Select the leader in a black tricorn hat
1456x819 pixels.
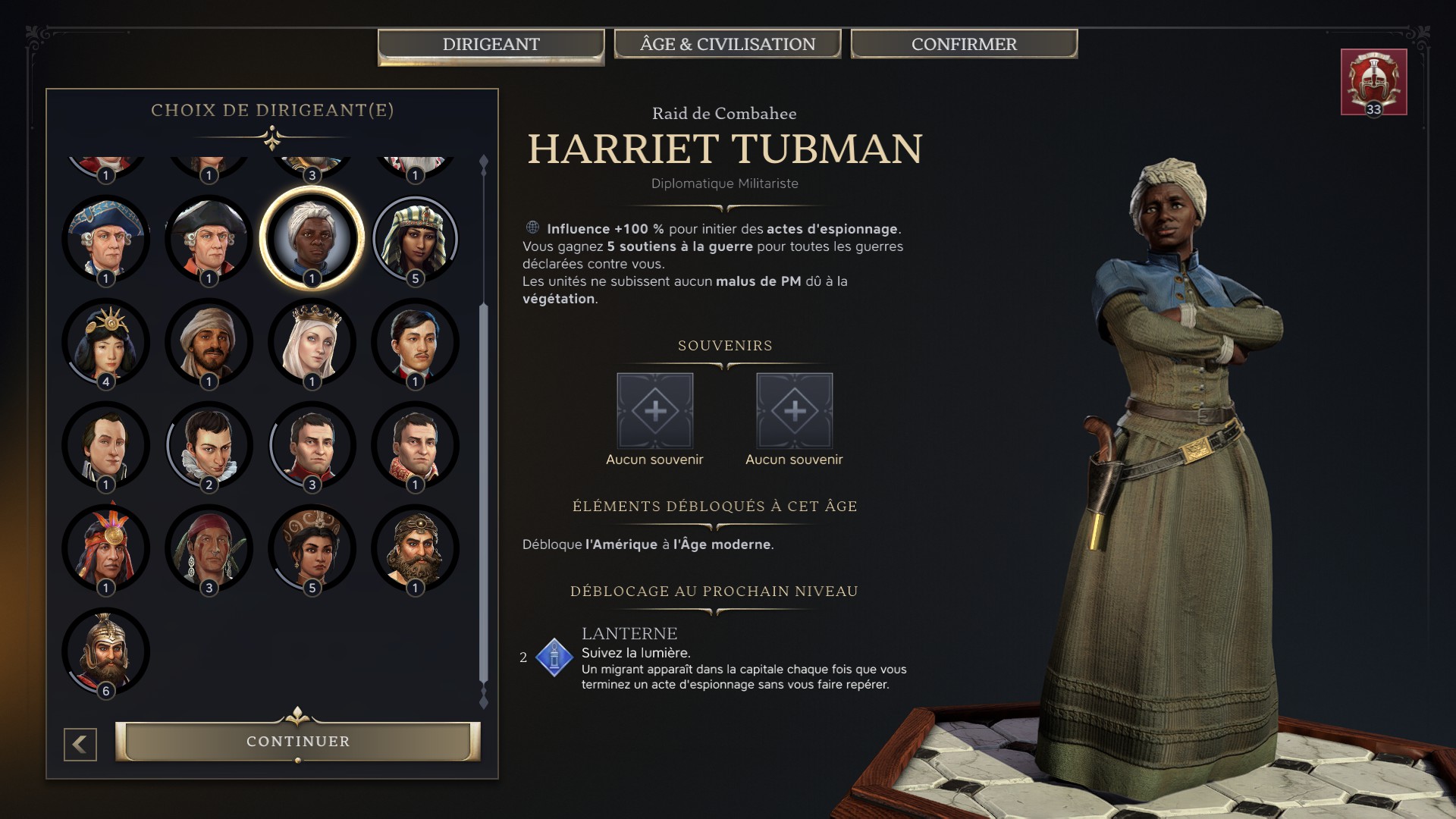pos(209,239)
